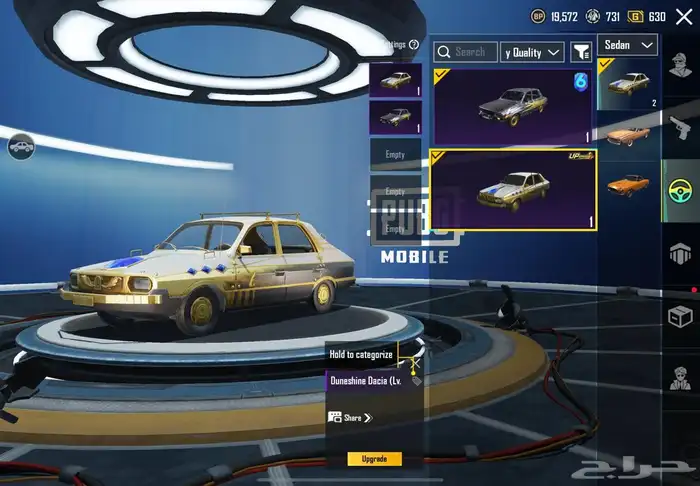Select the first saved white Dacia preset slot

[395, 80]
